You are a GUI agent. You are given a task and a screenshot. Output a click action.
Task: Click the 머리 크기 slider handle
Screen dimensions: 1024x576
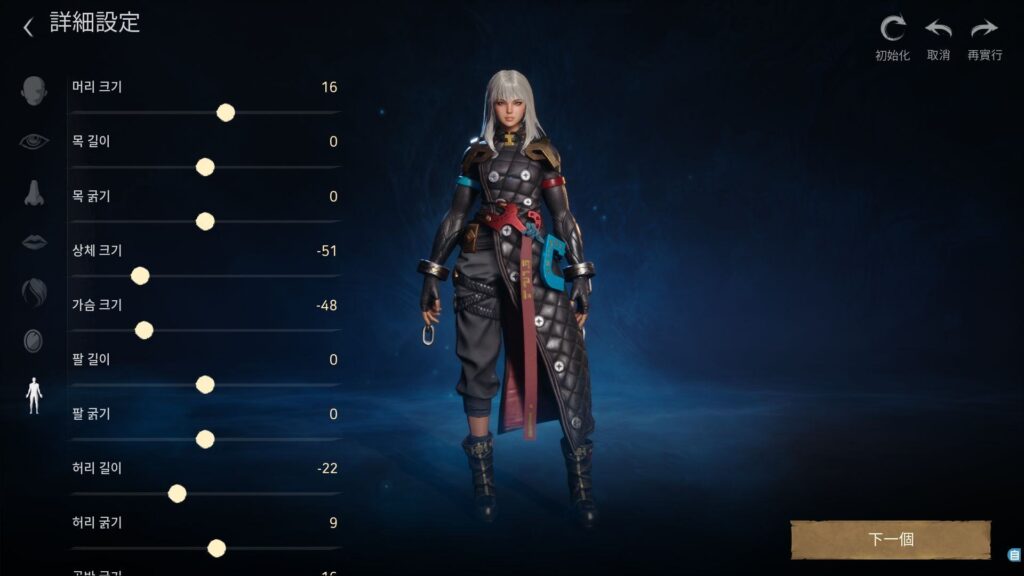[226, 113]
